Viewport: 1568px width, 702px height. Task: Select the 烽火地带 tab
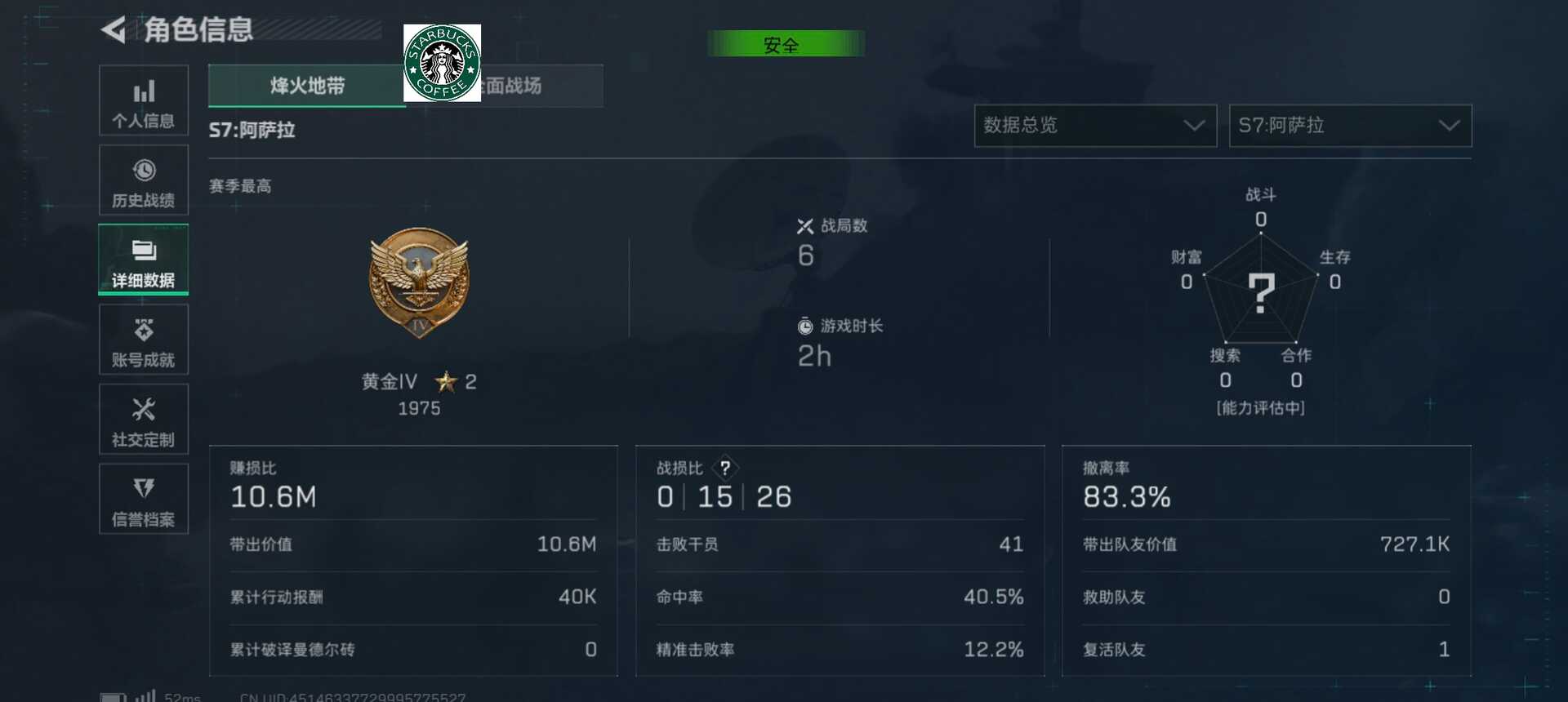(x=306, y=86)
